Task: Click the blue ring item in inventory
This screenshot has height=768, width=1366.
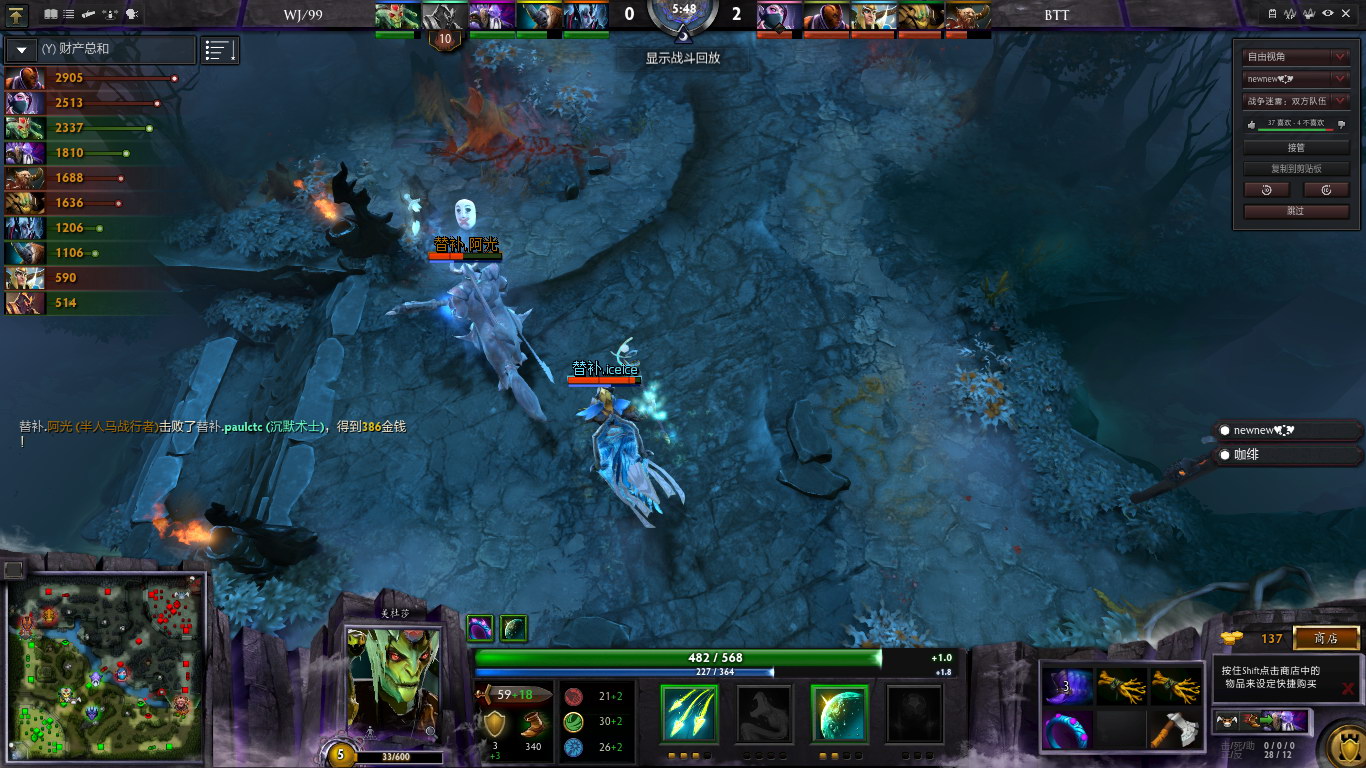Action: point(1067,730)
